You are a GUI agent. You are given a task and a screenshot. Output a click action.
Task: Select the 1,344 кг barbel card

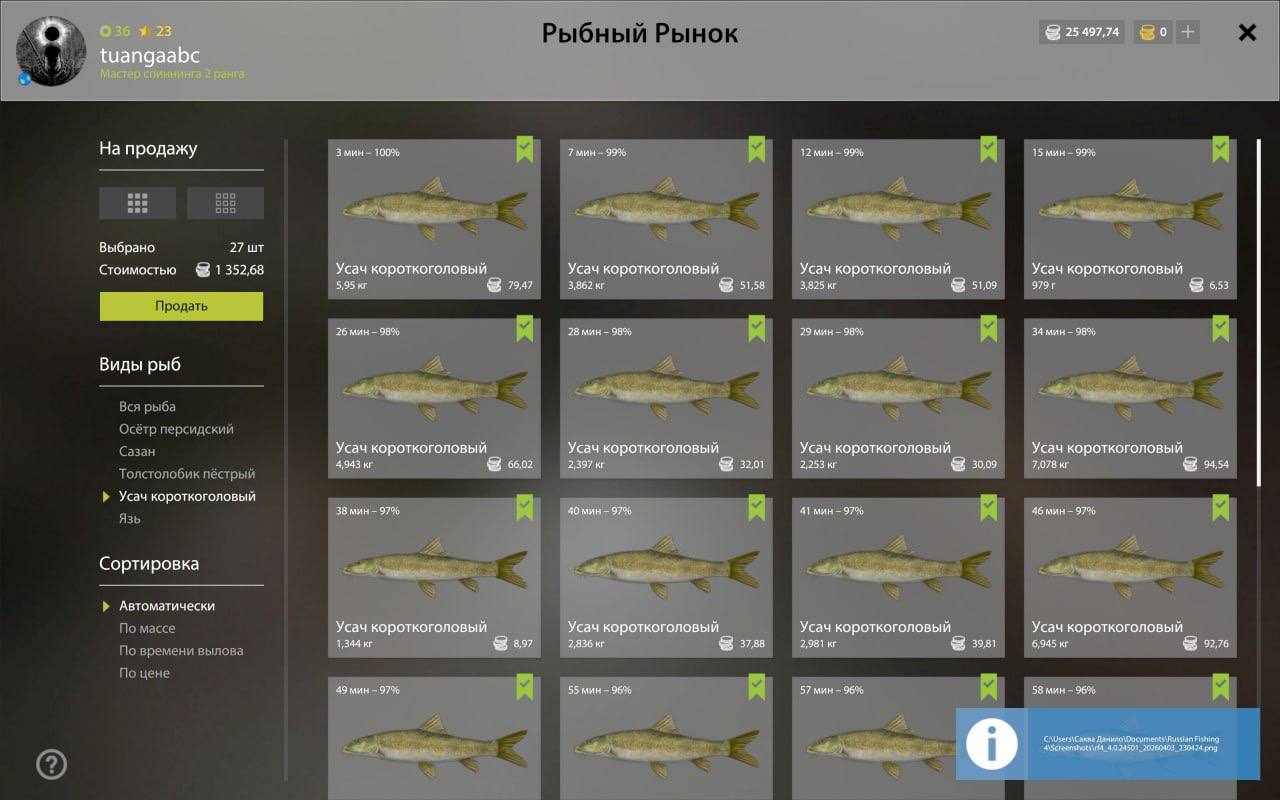434,577
